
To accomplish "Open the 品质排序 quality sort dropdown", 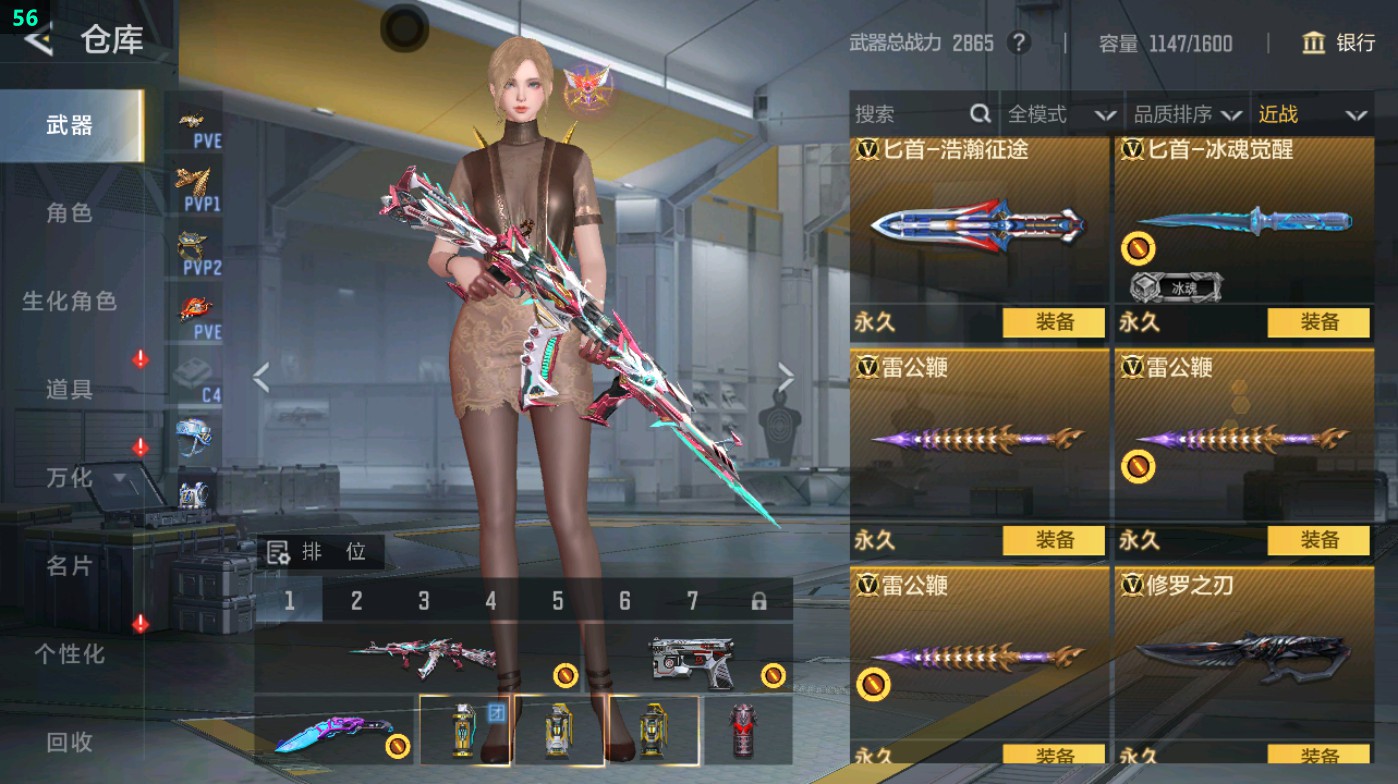I will pyautogui.click(x=1190, y=114).
